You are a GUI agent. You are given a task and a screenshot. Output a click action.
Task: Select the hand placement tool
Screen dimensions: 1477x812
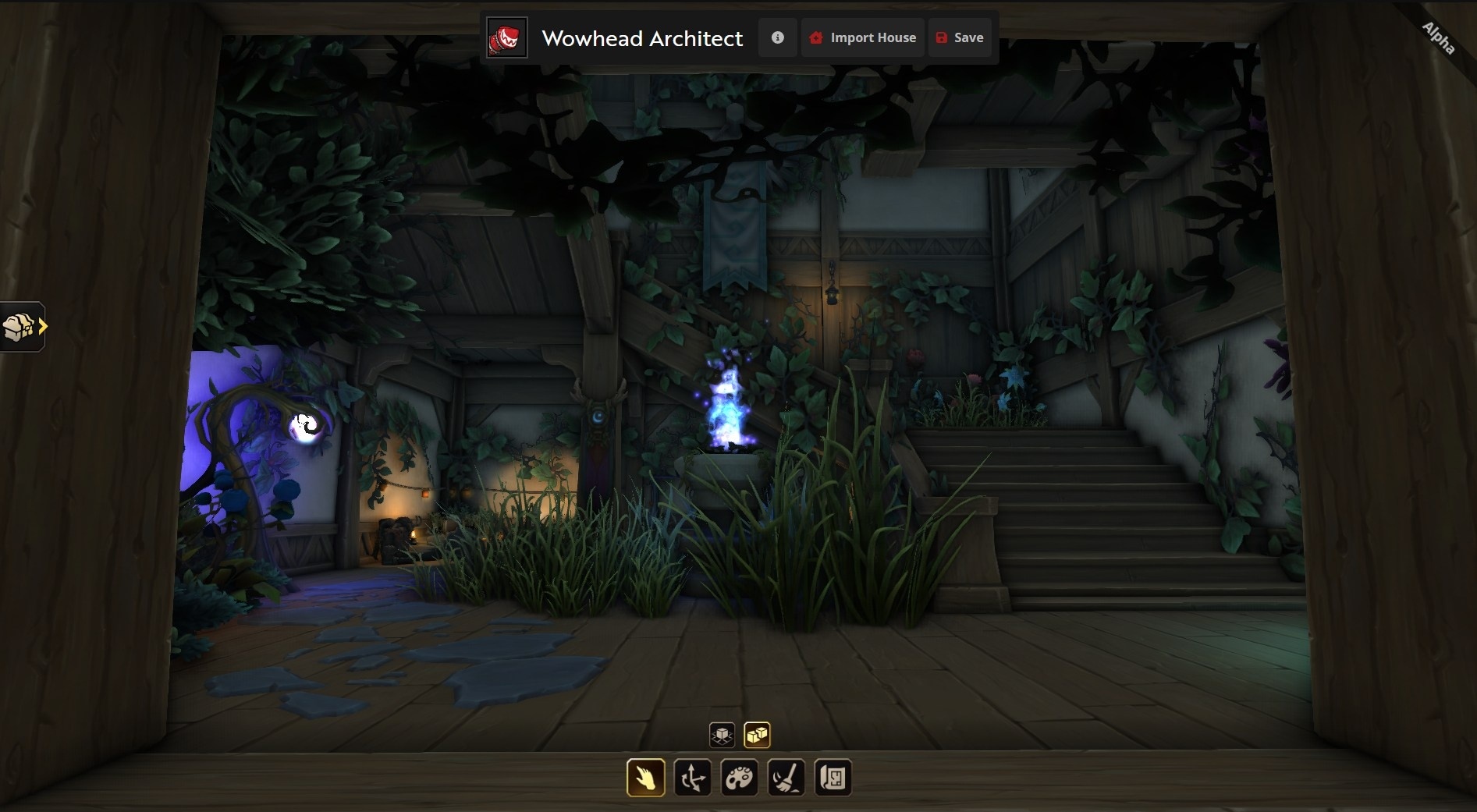pos(646,778)
